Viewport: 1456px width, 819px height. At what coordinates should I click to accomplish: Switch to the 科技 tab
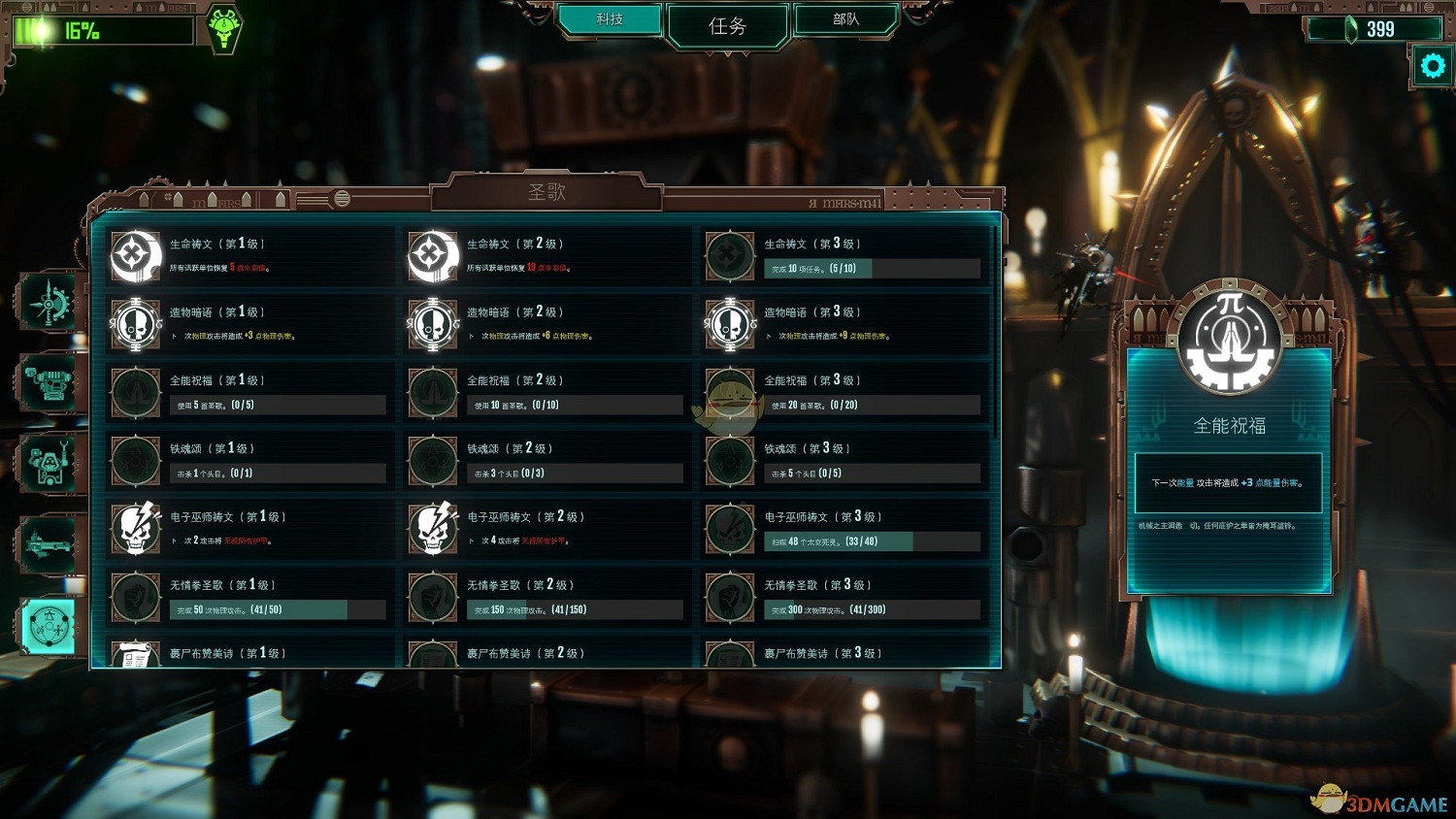coord(610,17)
